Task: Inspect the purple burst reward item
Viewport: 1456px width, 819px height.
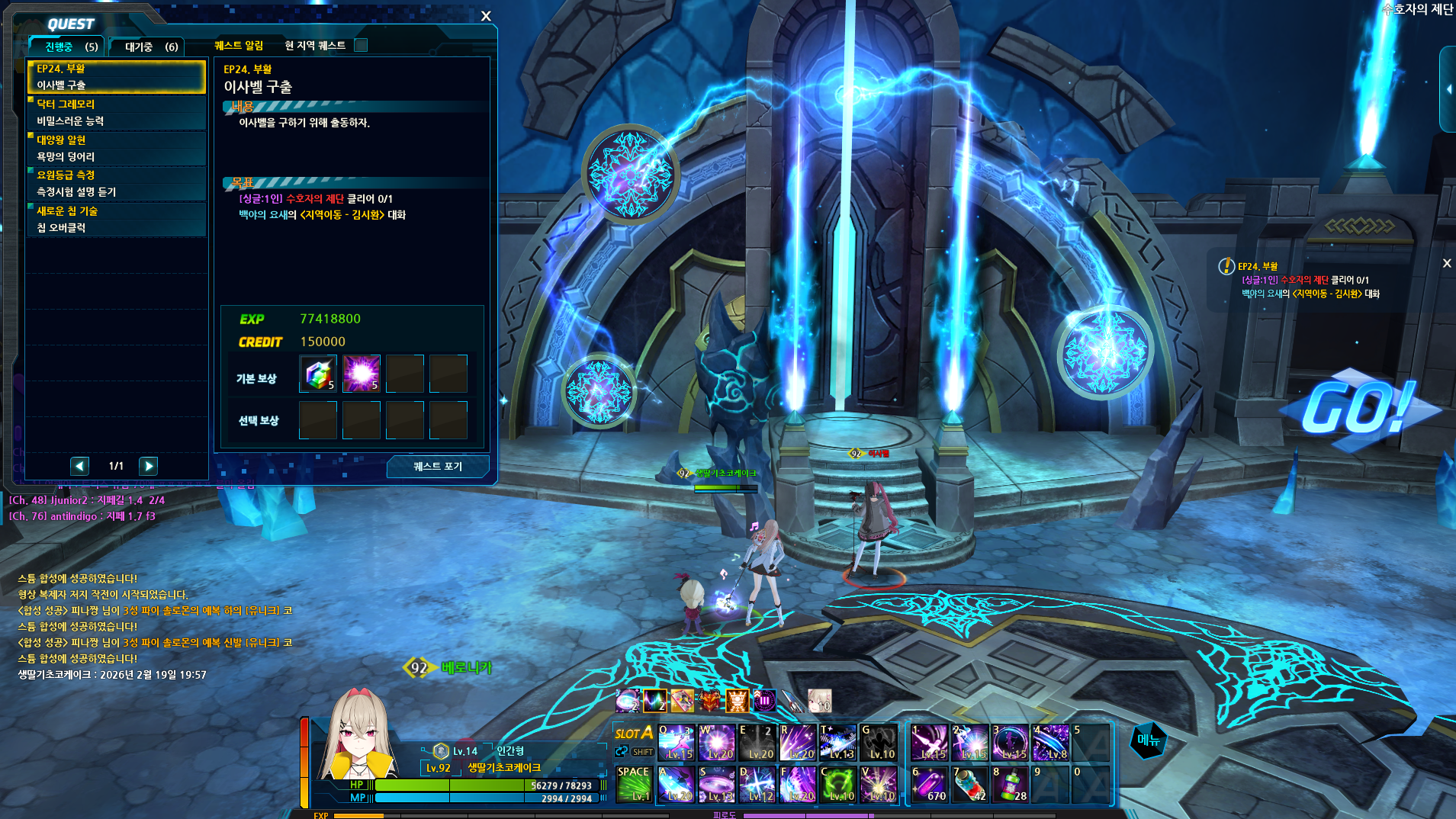Action: (x=362, y=374)
